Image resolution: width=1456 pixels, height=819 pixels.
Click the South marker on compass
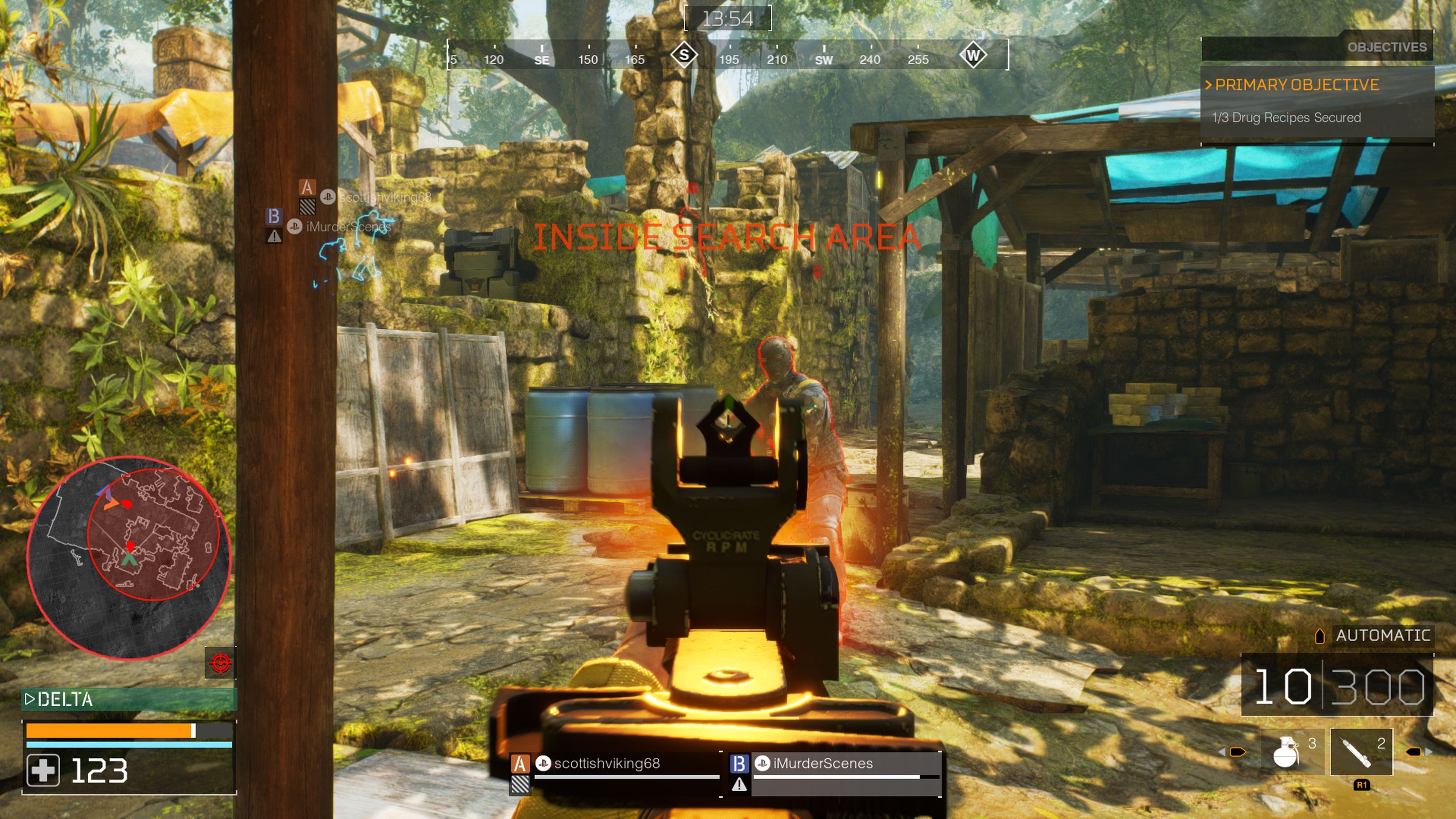pyautogui.click(x=684, y=55)
